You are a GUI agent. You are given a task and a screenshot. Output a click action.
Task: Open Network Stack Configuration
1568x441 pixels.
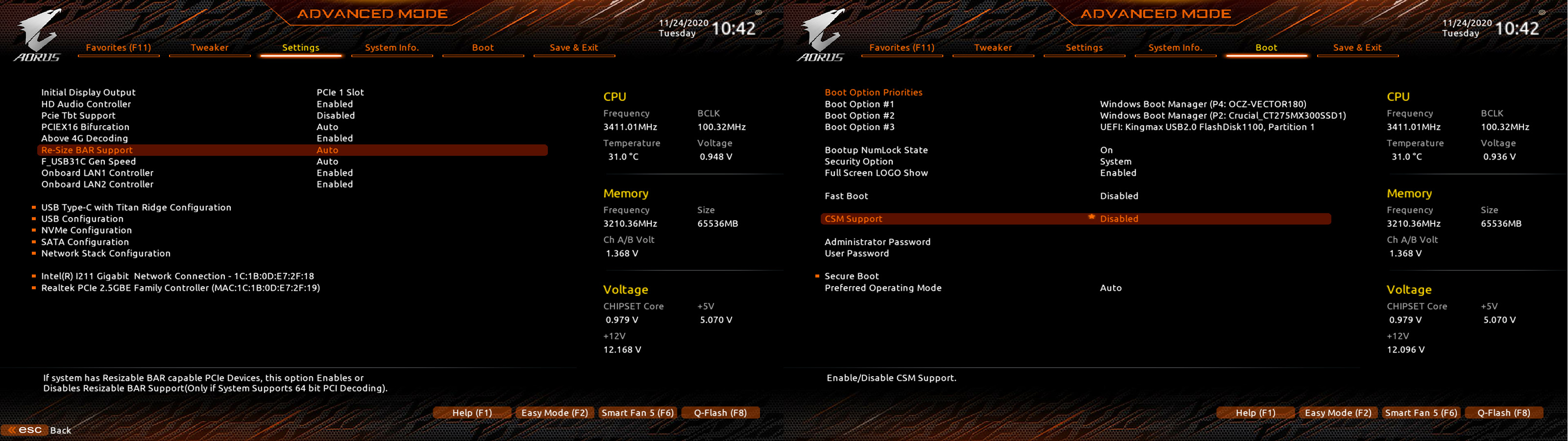[106, 253]
